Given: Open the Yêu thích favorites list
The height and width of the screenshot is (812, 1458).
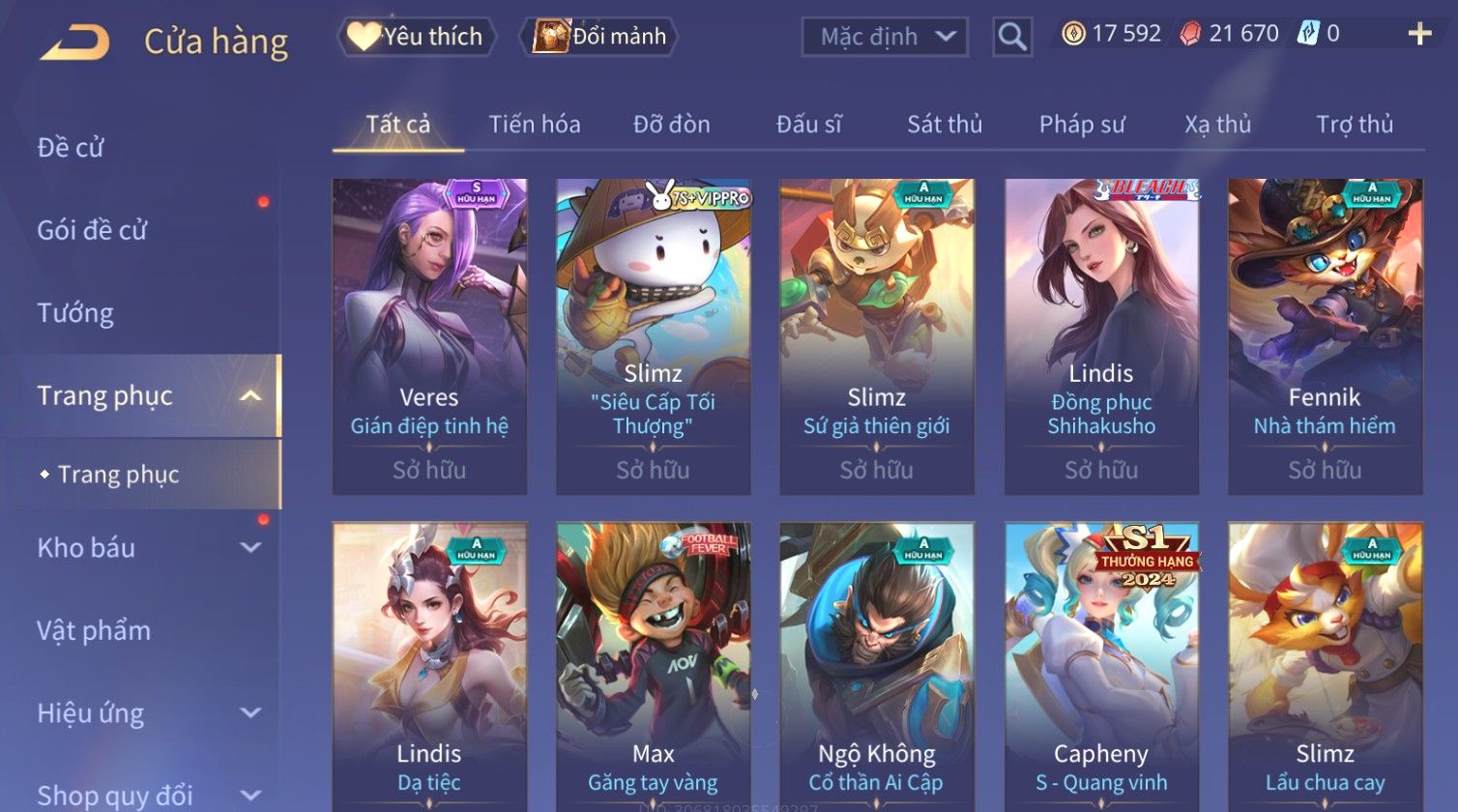Looking at the screenshot, I should [x=417, y=37].
